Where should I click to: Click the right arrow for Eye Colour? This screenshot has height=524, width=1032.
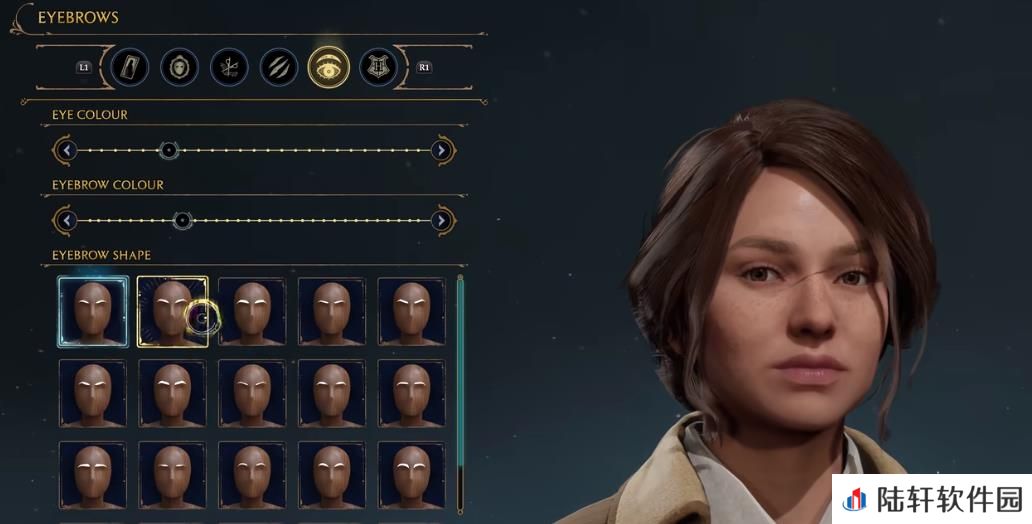pos(441,150)
